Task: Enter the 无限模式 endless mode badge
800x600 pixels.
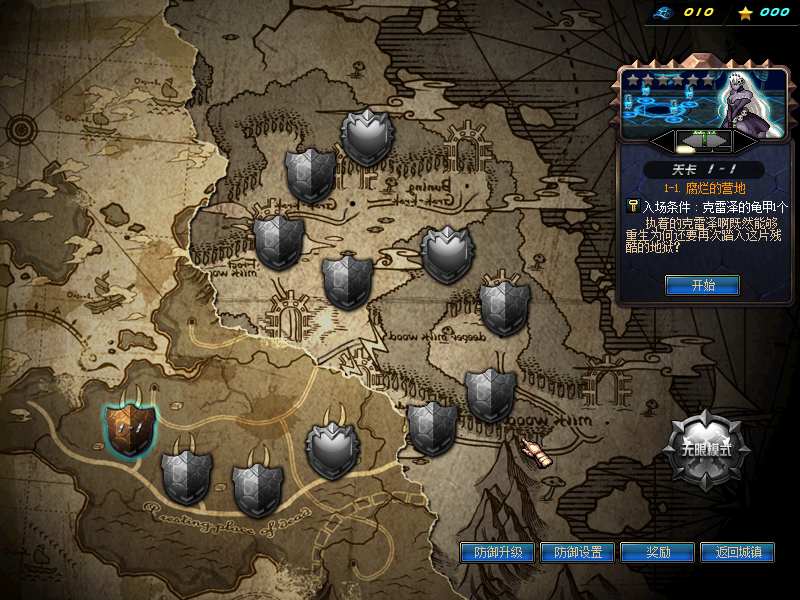Action: pos(707,450)
